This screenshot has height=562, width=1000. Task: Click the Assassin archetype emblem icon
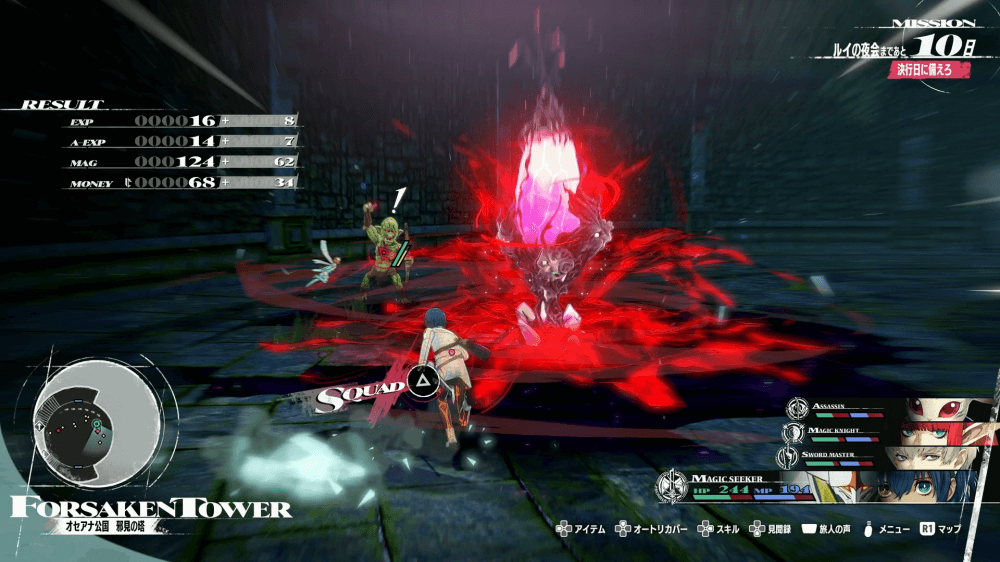point(797,408)
